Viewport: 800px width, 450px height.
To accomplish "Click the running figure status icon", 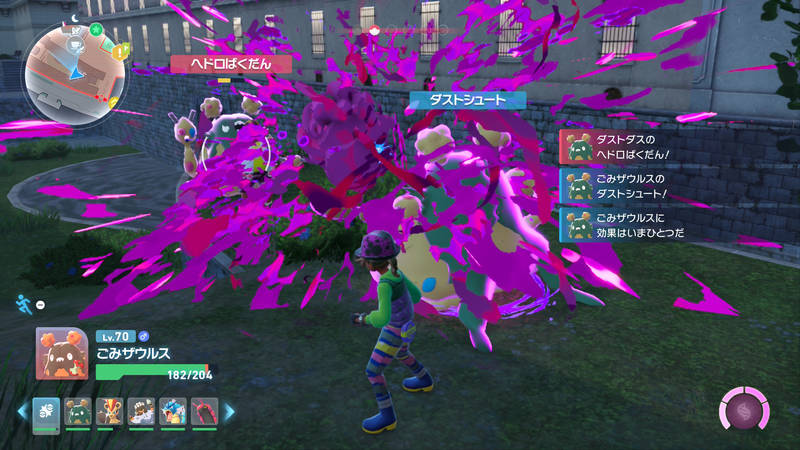I will [24, 302].
